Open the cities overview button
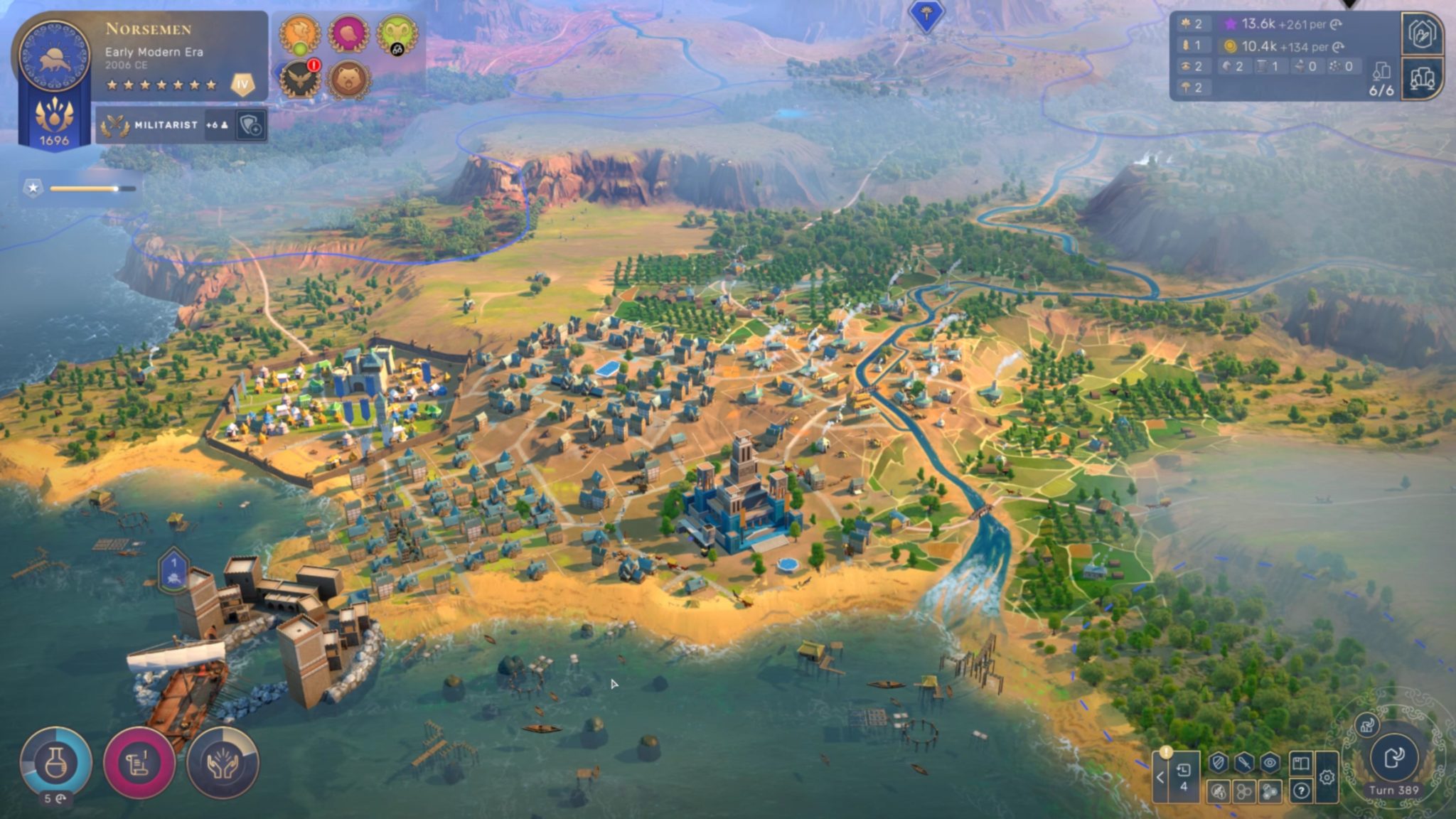The width and height of the screenshot is (1456, 819). (x=1422, y=78)
